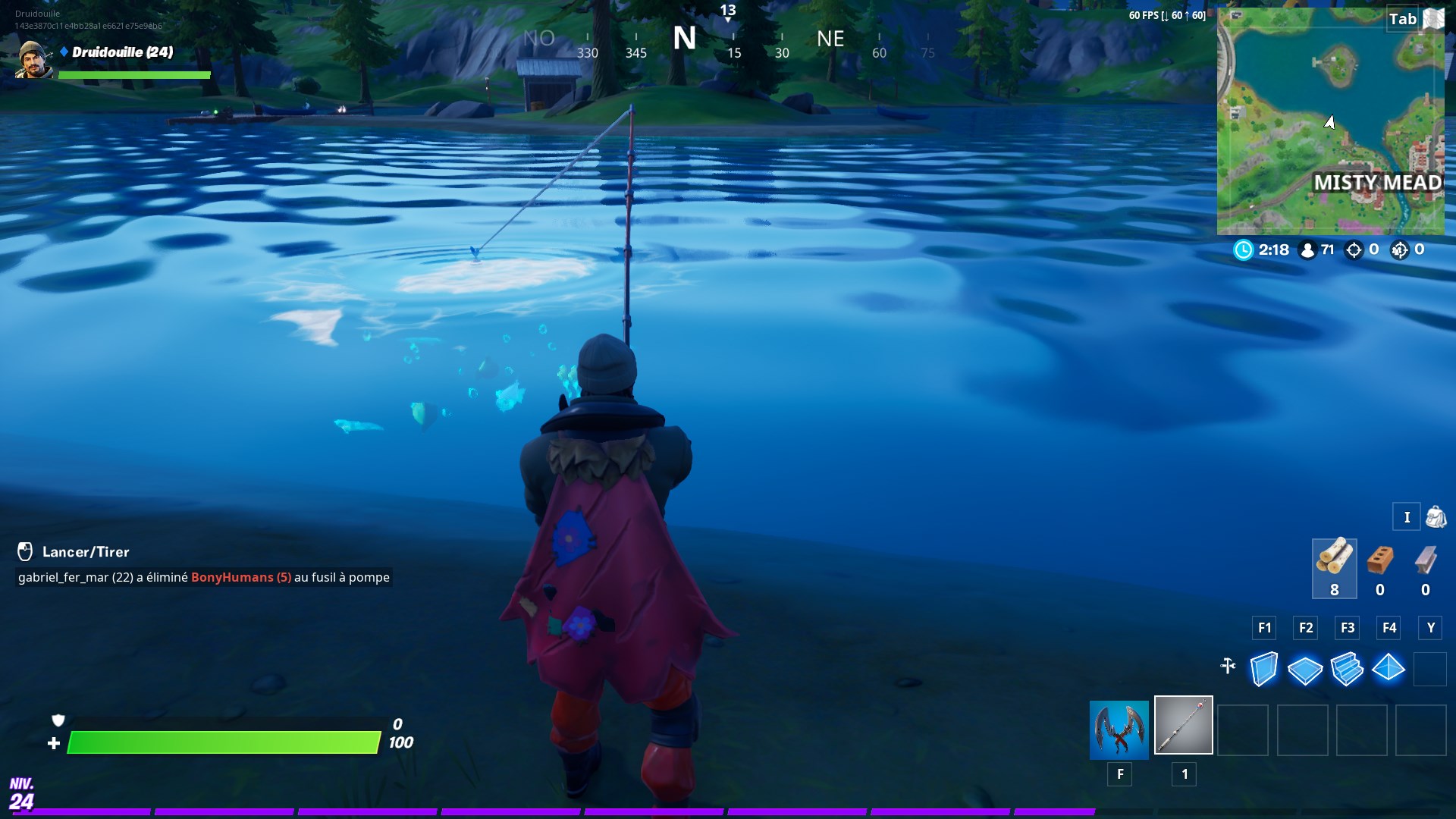Select the metal materials icon
1456x819 pixels.
point(1425,561)
